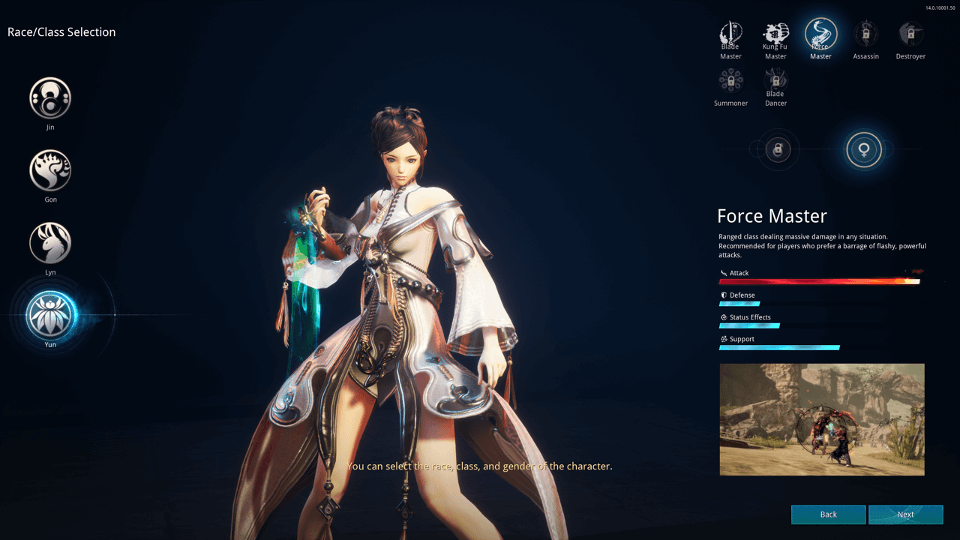Select the female gender symbol
Screen dimensions: 960x540
tap(863, 150)
